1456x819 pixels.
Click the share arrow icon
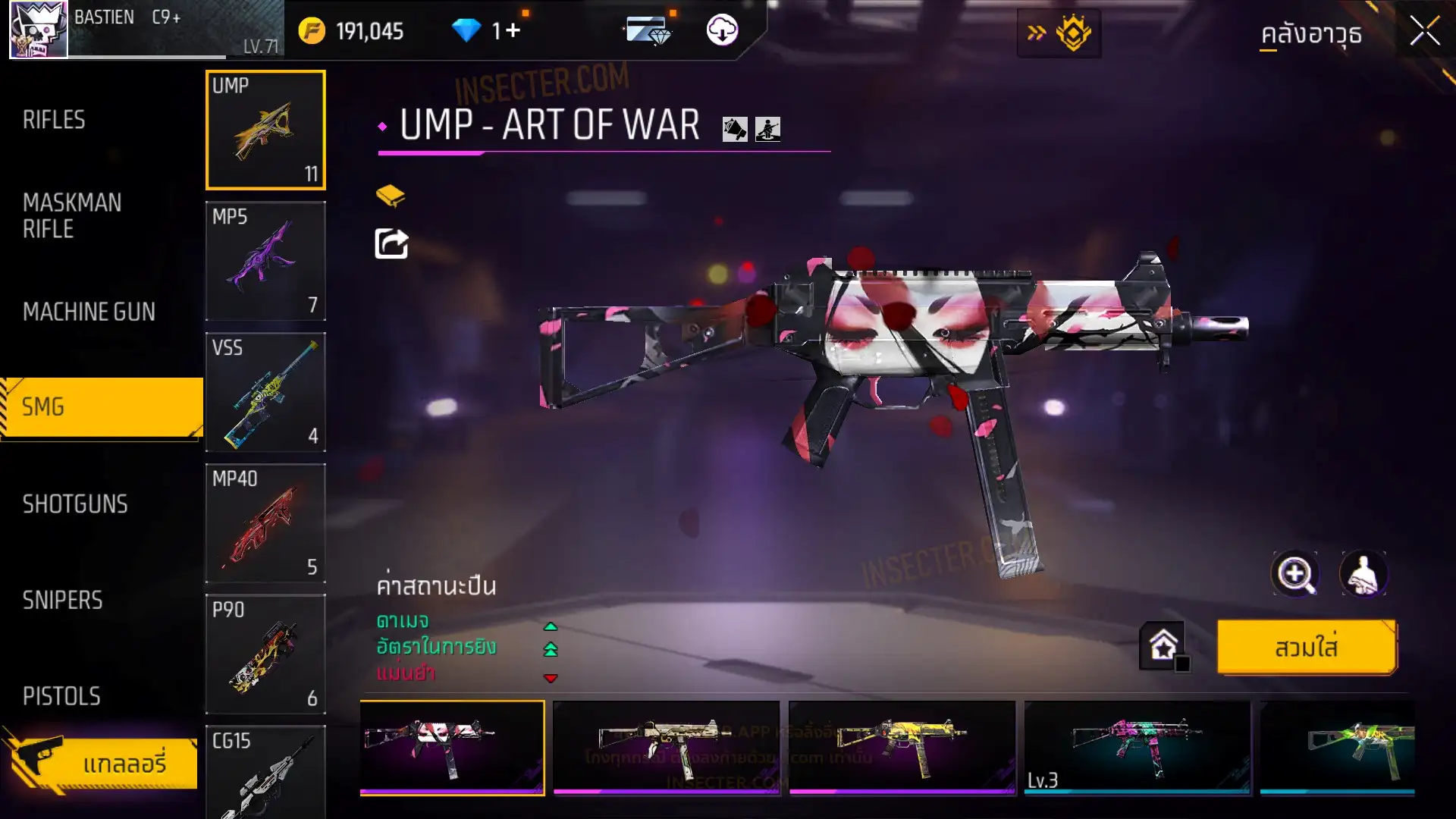click(x=391, y=244)
